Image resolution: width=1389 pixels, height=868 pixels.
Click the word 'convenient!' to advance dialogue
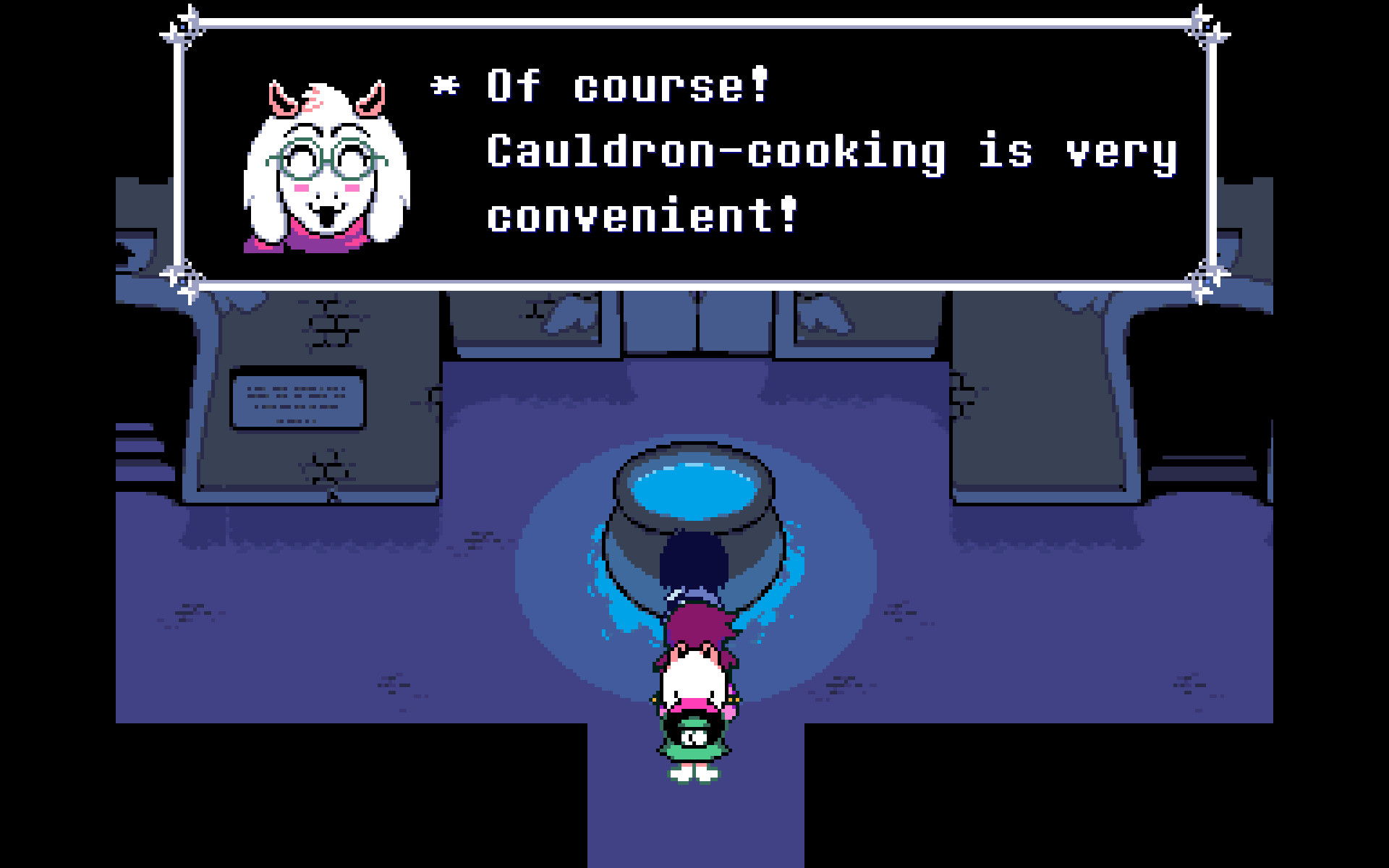640,213
